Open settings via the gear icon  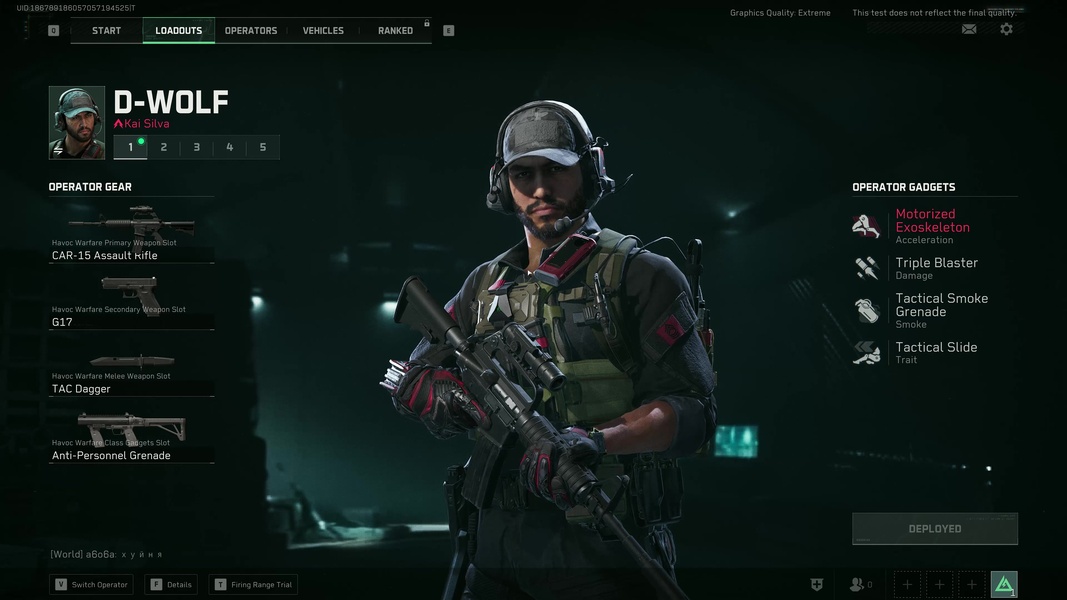[x=1006, y=29]
